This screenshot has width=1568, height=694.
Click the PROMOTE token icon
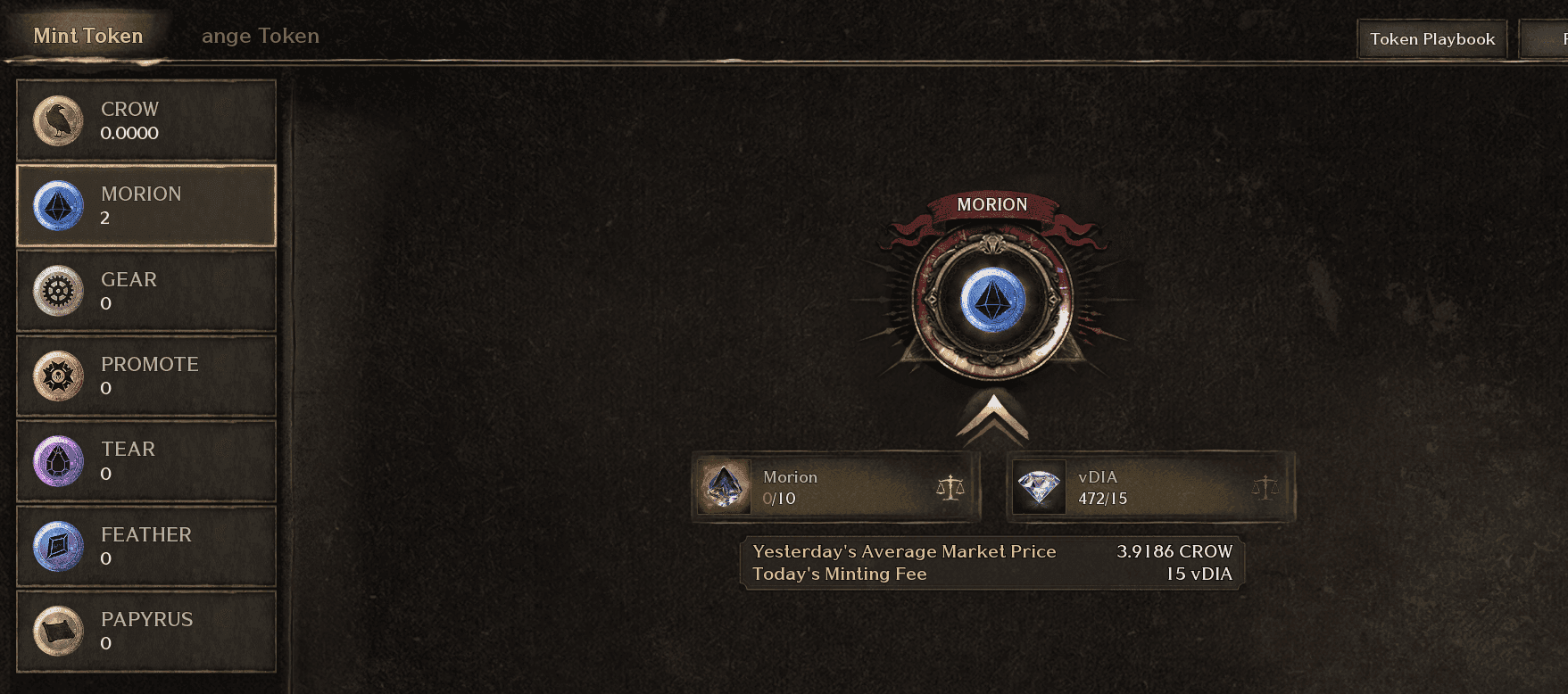58,376
